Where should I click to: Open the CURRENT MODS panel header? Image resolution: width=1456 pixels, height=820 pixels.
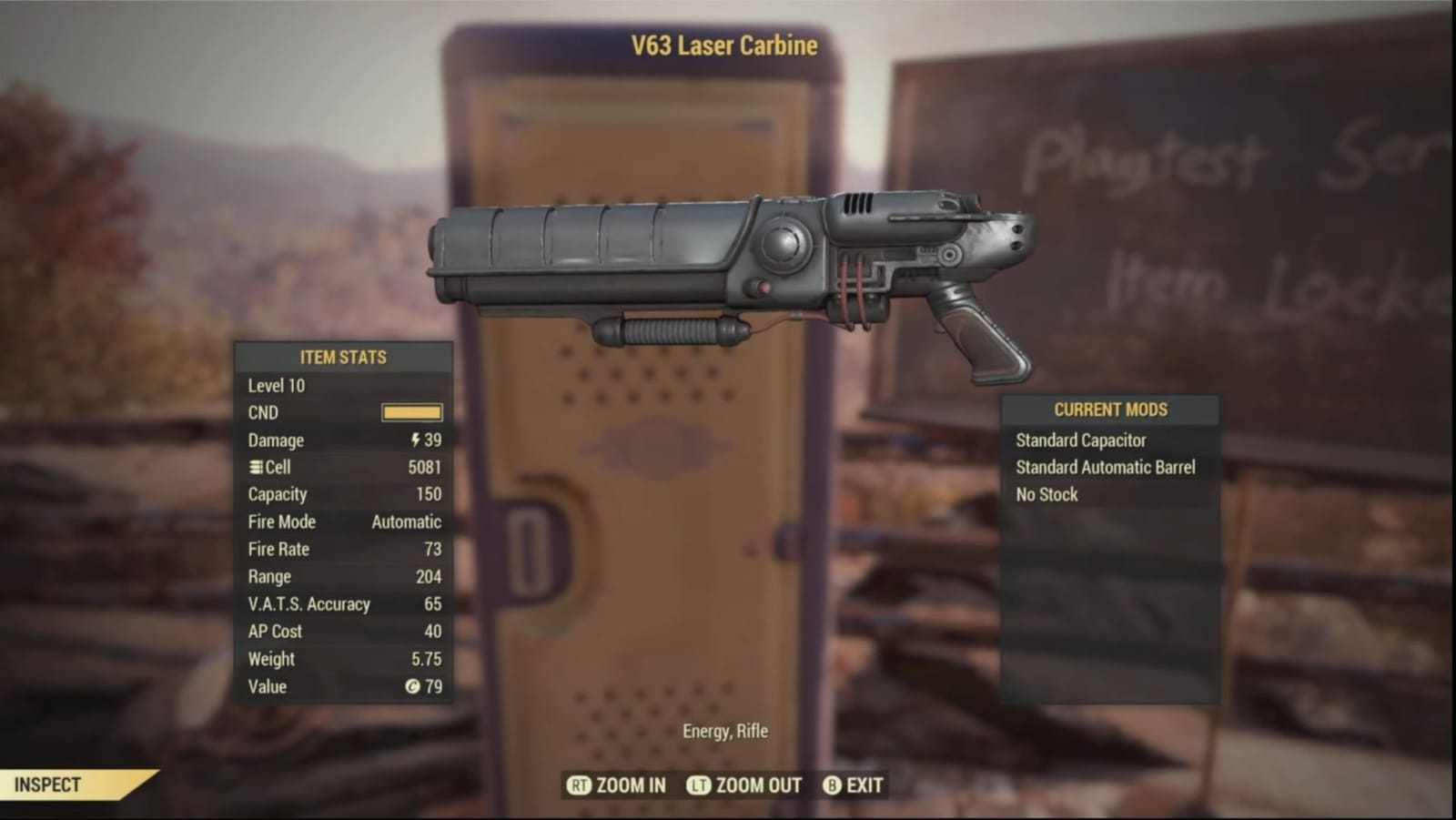(1109, 410)
